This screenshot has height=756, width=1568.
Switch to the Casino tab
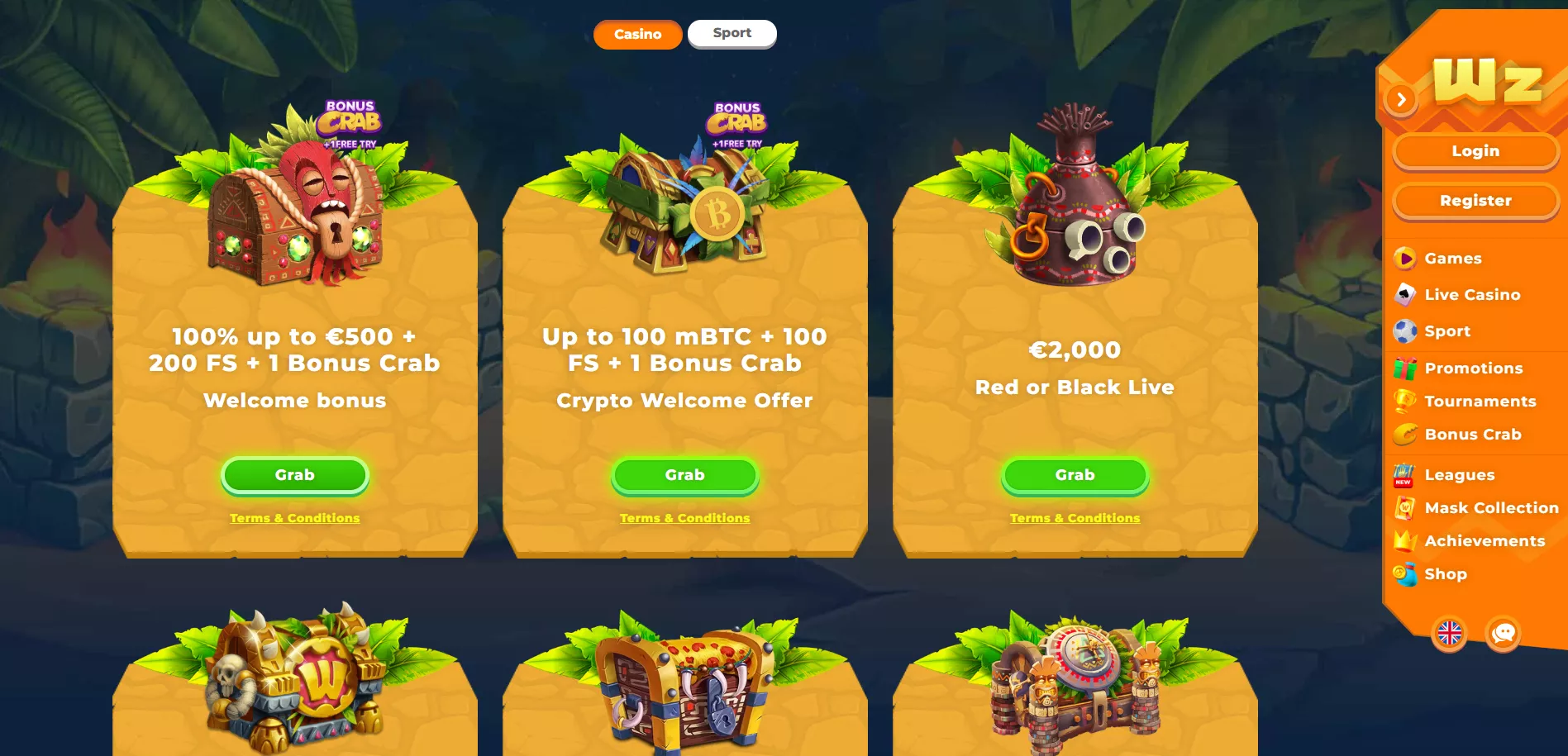pyautogui.click(x=637, y=35)
